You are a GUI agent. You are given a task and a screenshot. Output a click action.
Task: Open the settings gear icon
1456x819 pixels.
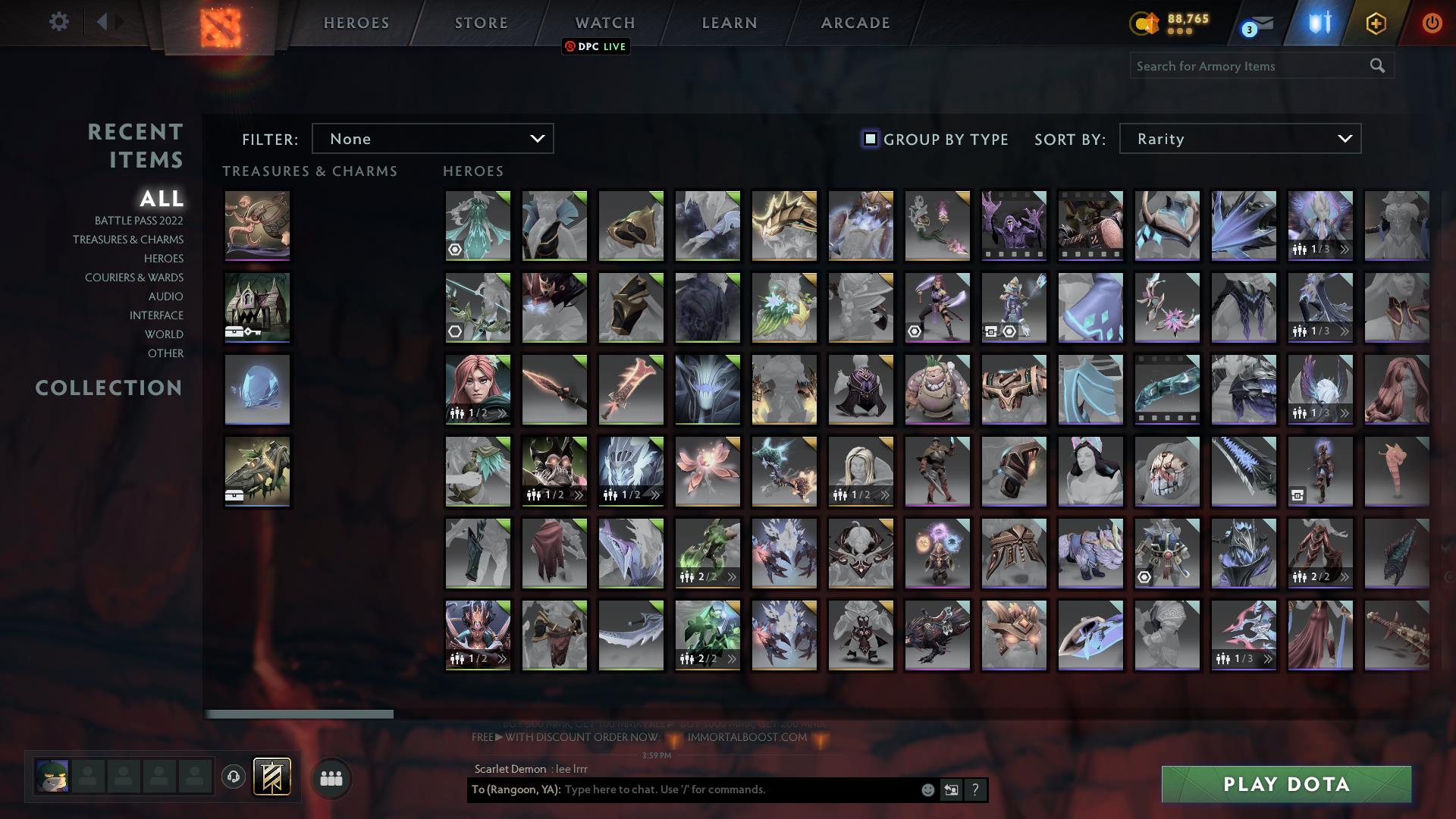pyautogui.click(x=59, y=22)
